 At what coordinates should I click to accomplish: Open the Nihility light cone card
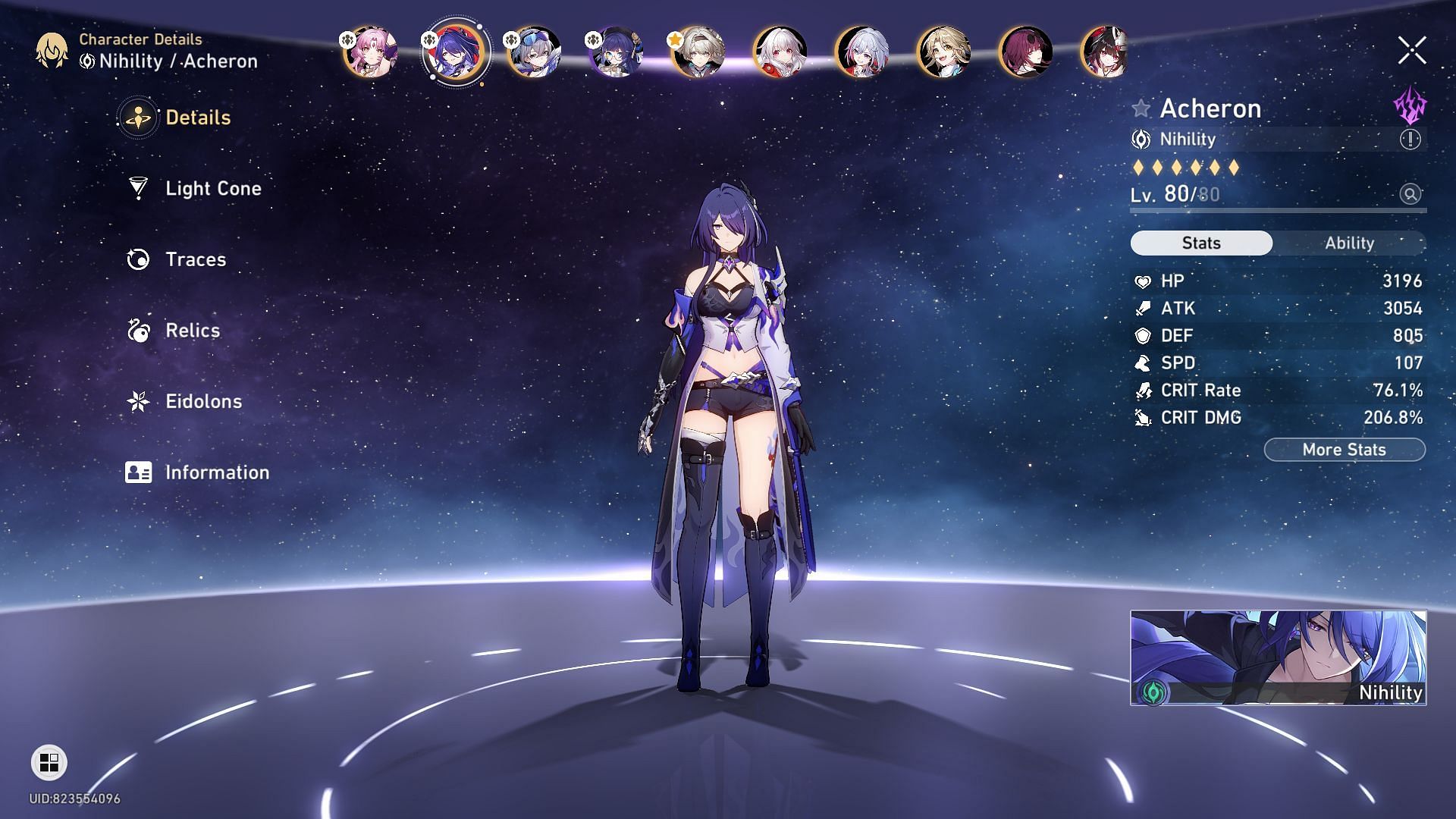click(x=1278, y=657)
